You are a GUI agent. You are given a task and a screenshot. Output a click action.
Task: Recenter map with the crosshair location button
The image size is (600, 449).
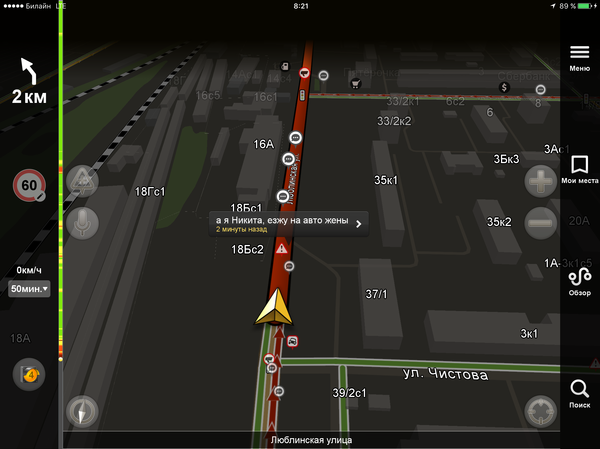pyautogui.click(x=540, y=412)
